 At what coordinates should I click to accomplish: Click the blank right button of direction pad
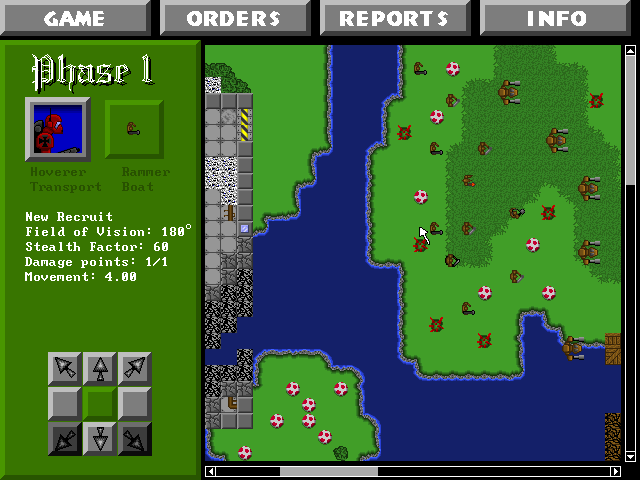point(135,404)
